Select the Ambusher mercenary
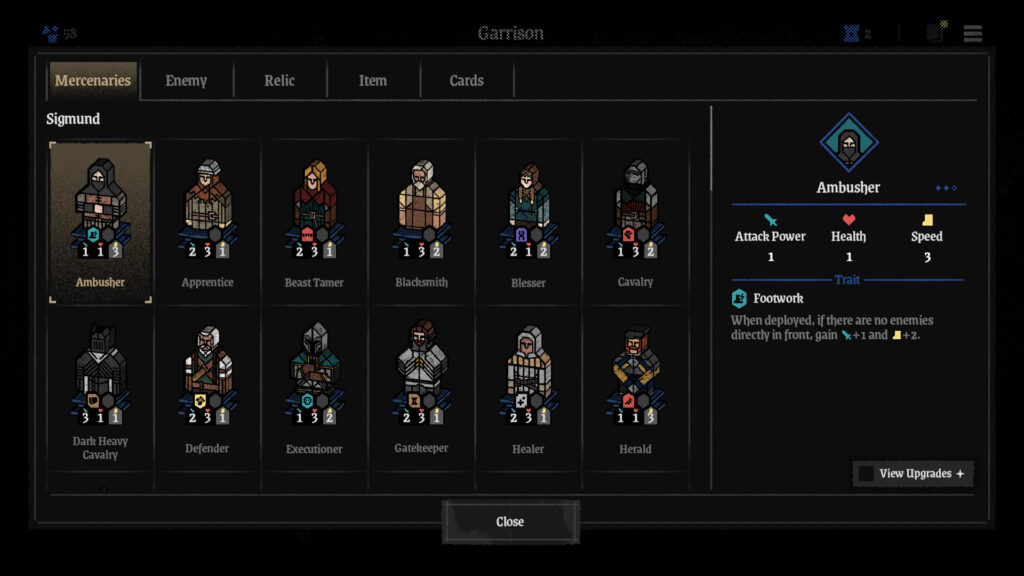Image resolution: width=1024 pixels, height=576 pixels. [100, 222]
